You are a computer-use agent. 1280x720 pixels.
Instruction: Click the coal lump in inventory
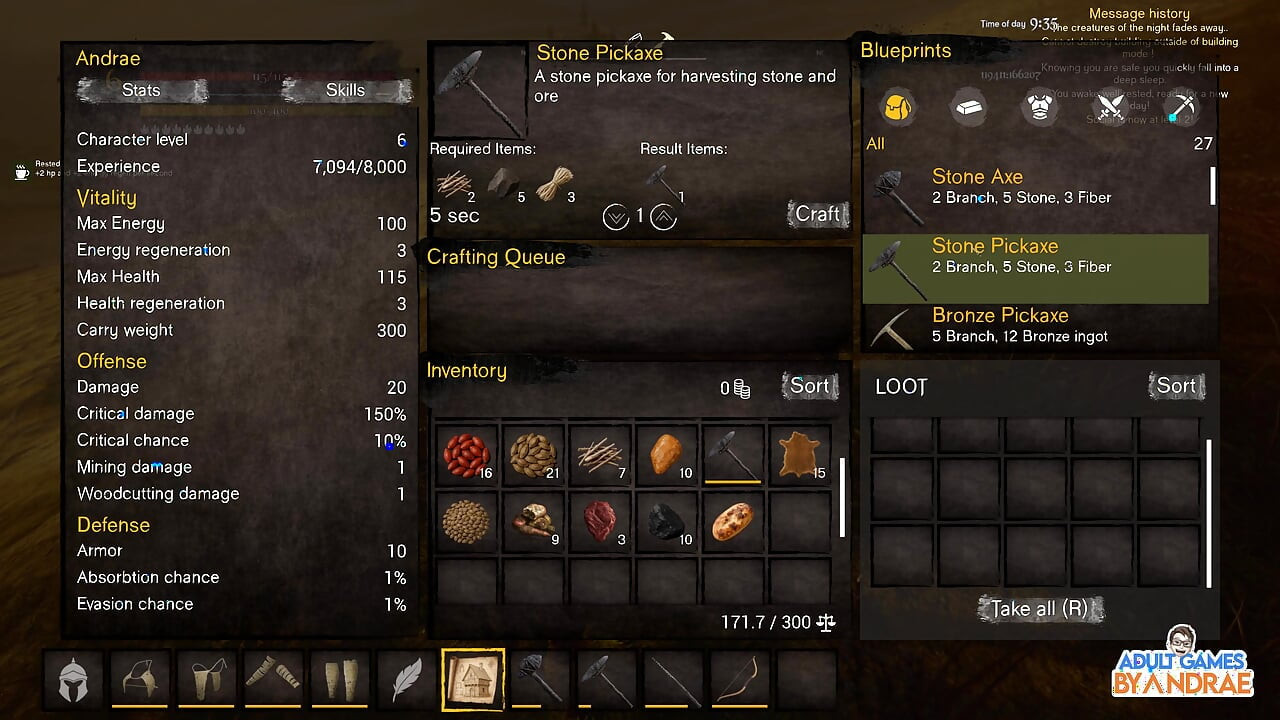pos(666,522)
